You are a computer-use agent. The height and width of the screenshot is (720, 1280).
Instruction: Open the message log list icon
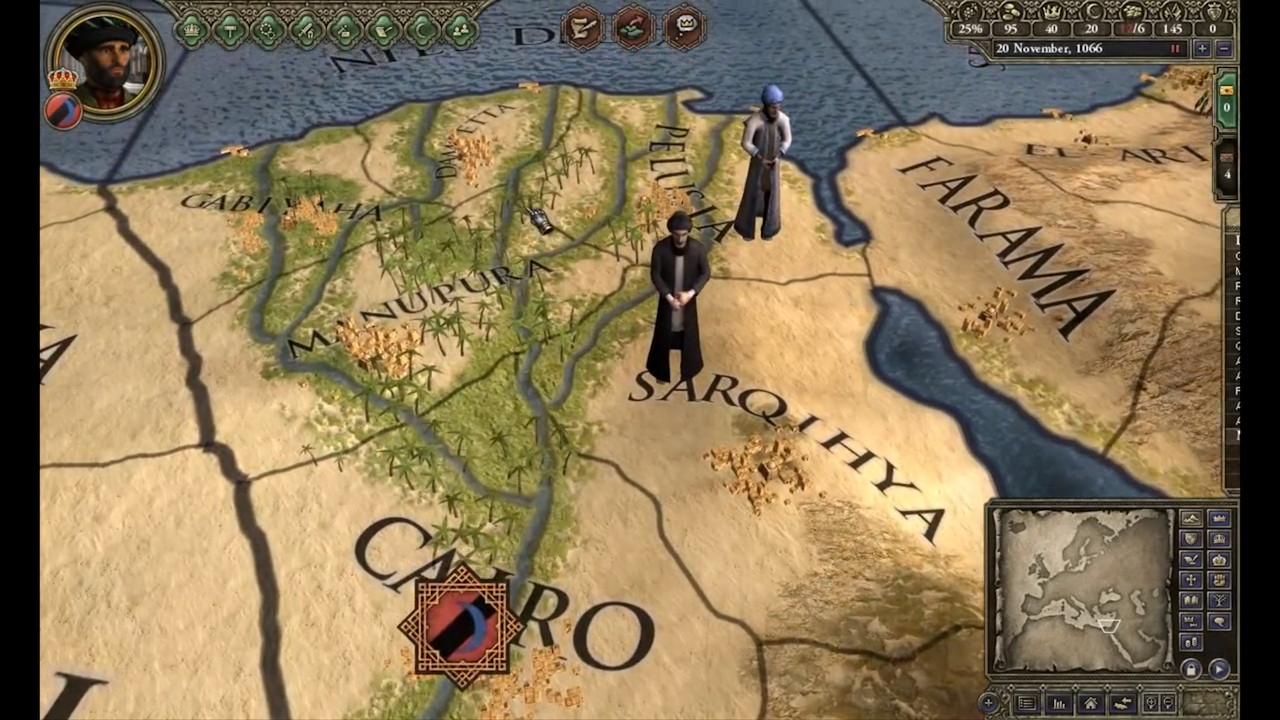[1027, 702]
